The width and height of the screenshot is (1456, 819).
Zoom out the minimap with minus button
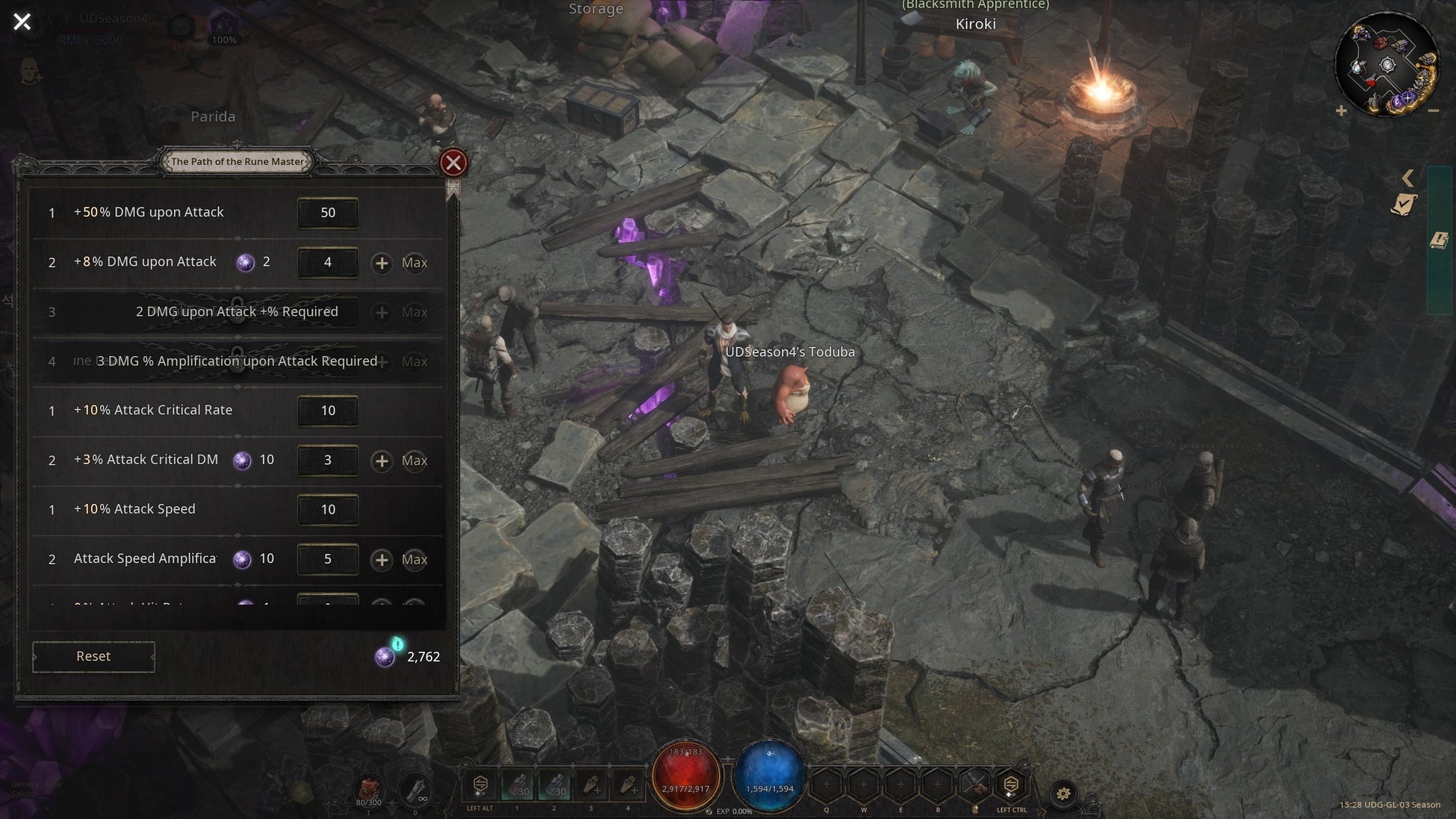(1433, 111)
